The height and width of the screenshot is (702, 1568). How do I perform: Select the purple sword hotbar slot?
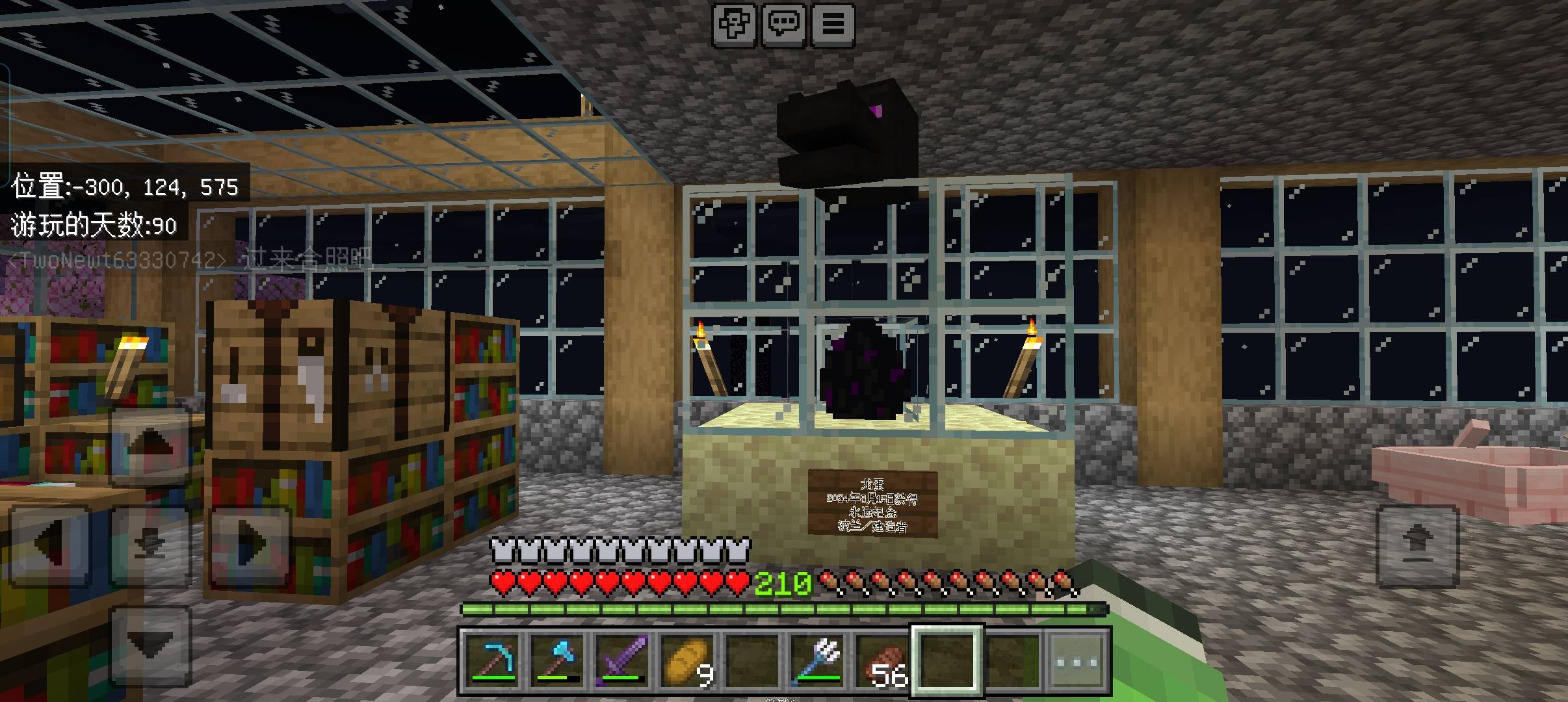622,660
